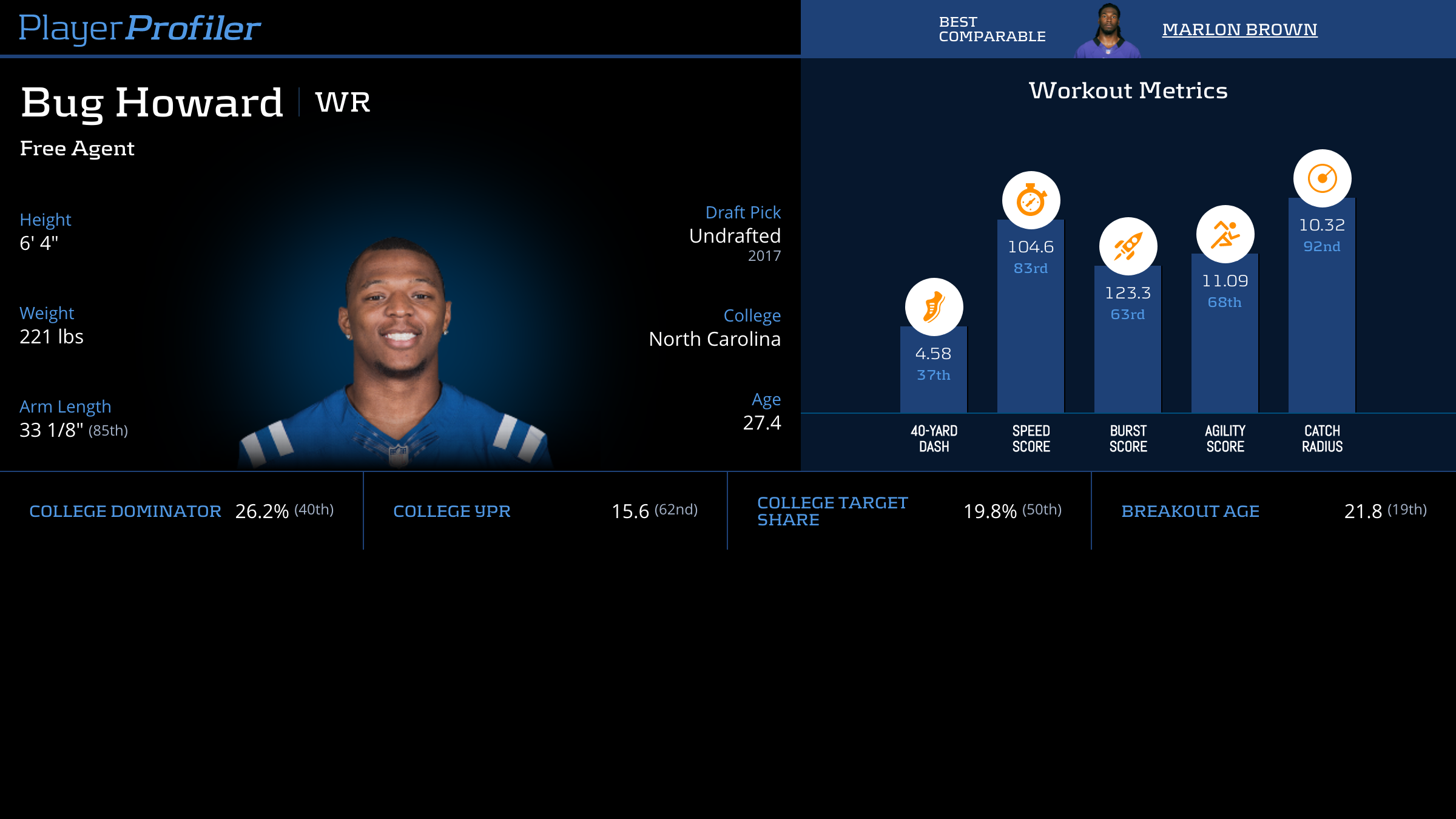The height and width of the screenshot is (819, 1456).
Task: Select the Agility Score runner icon
Action: 1225,234
